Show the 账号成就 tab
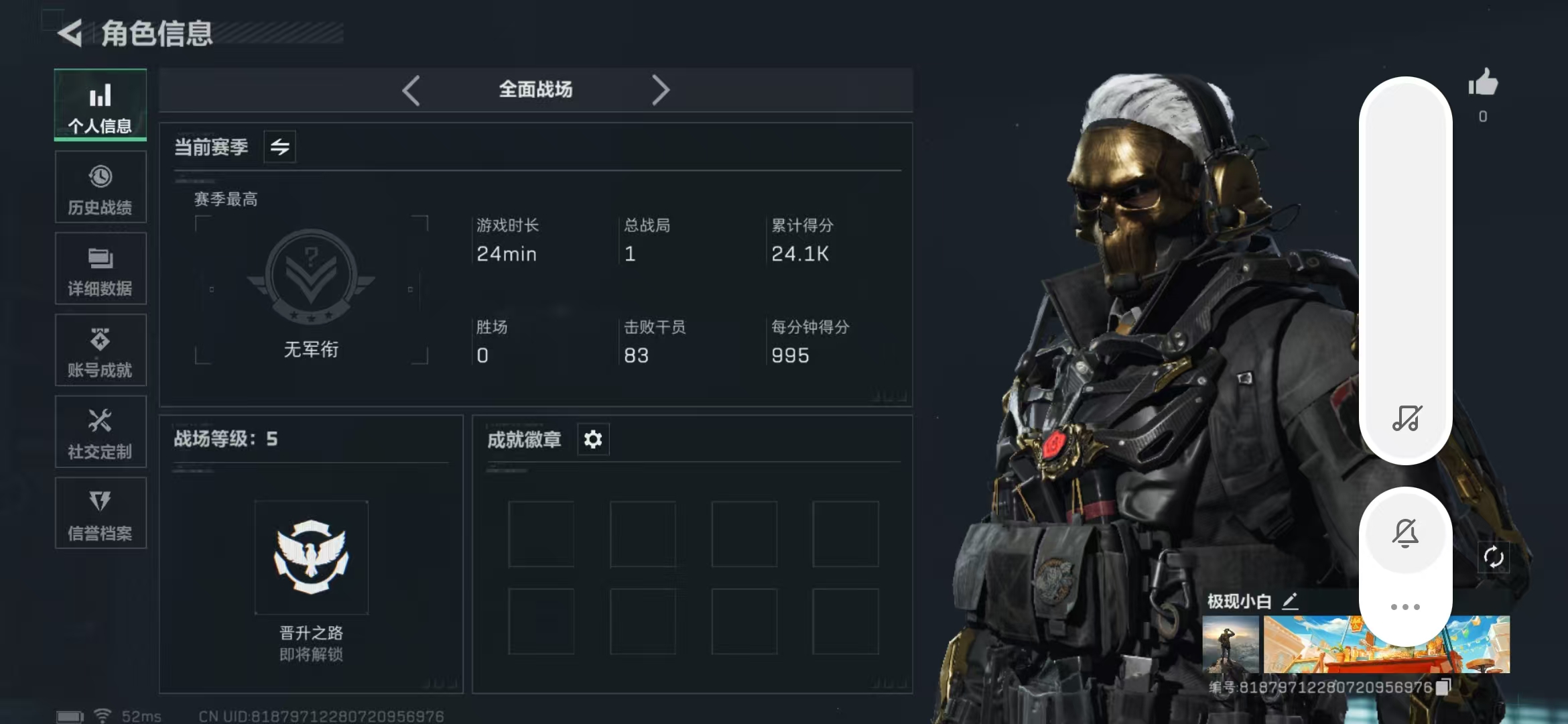 tap(101, 351)
